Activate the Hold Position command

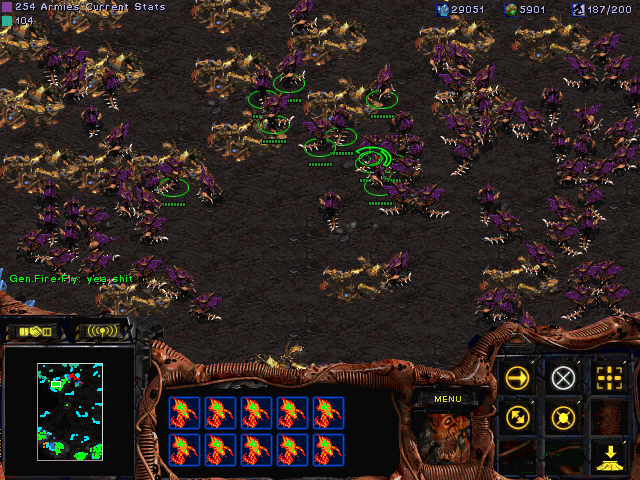(564, 417)
